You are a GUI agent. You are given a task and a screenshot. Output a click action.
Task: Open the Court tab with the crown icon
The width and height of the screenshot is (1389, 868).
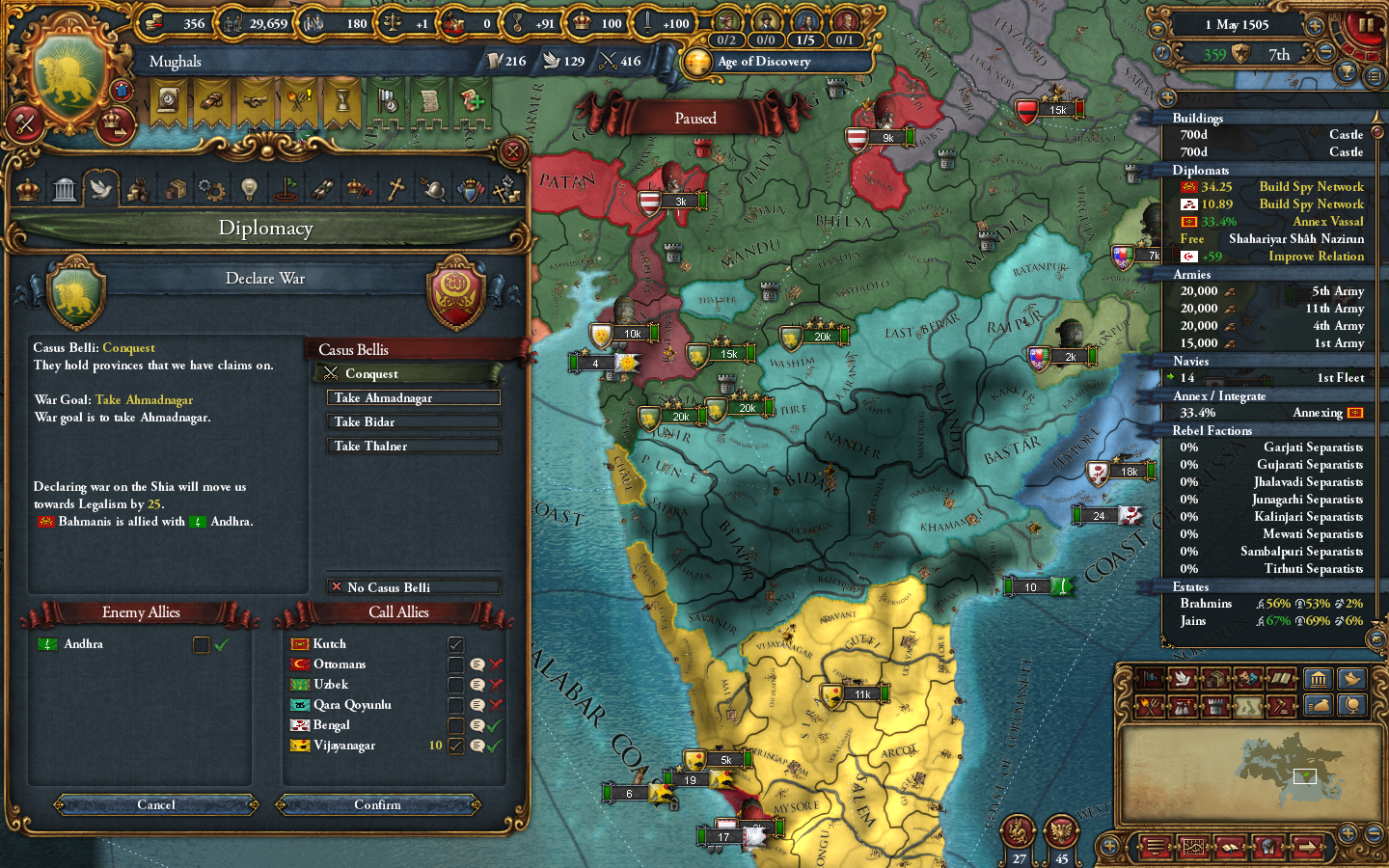point(26,188)
